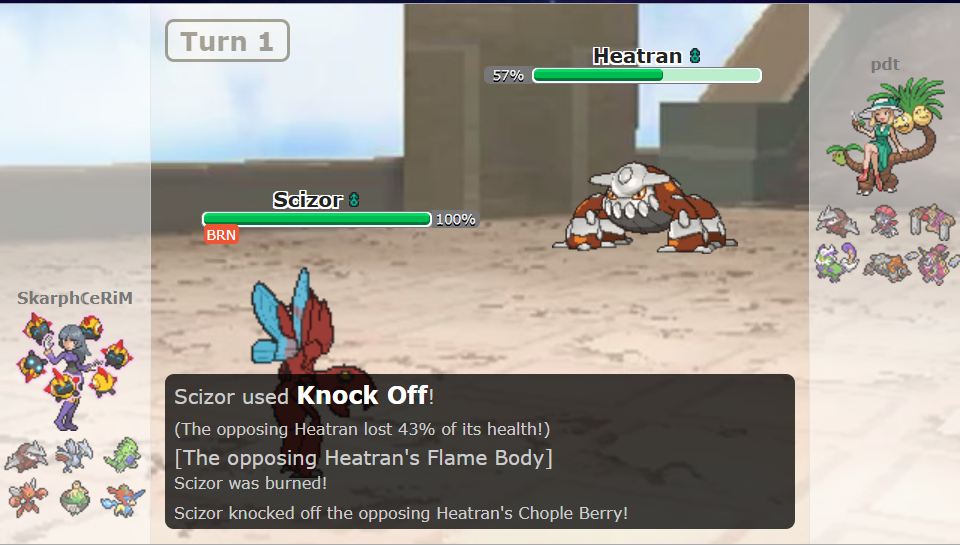Select the round green Pokémon icon beside Scizor
Viewport: 960px width, 545px height.
click(x=74, y=497)
